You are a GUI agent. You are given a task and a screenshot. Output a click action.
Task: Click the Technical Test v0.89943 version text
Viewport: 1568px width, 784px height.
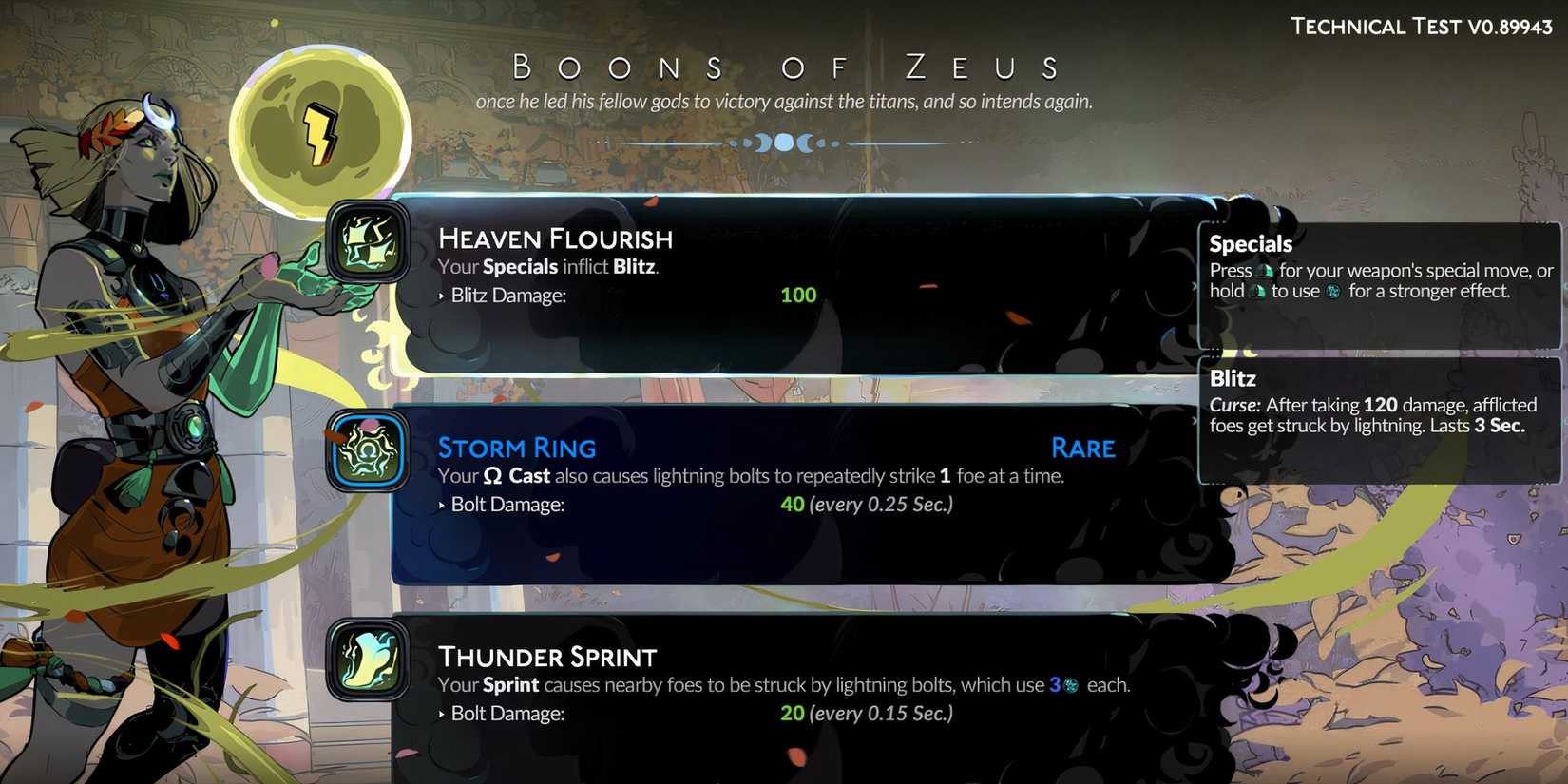coord(1420,26)
